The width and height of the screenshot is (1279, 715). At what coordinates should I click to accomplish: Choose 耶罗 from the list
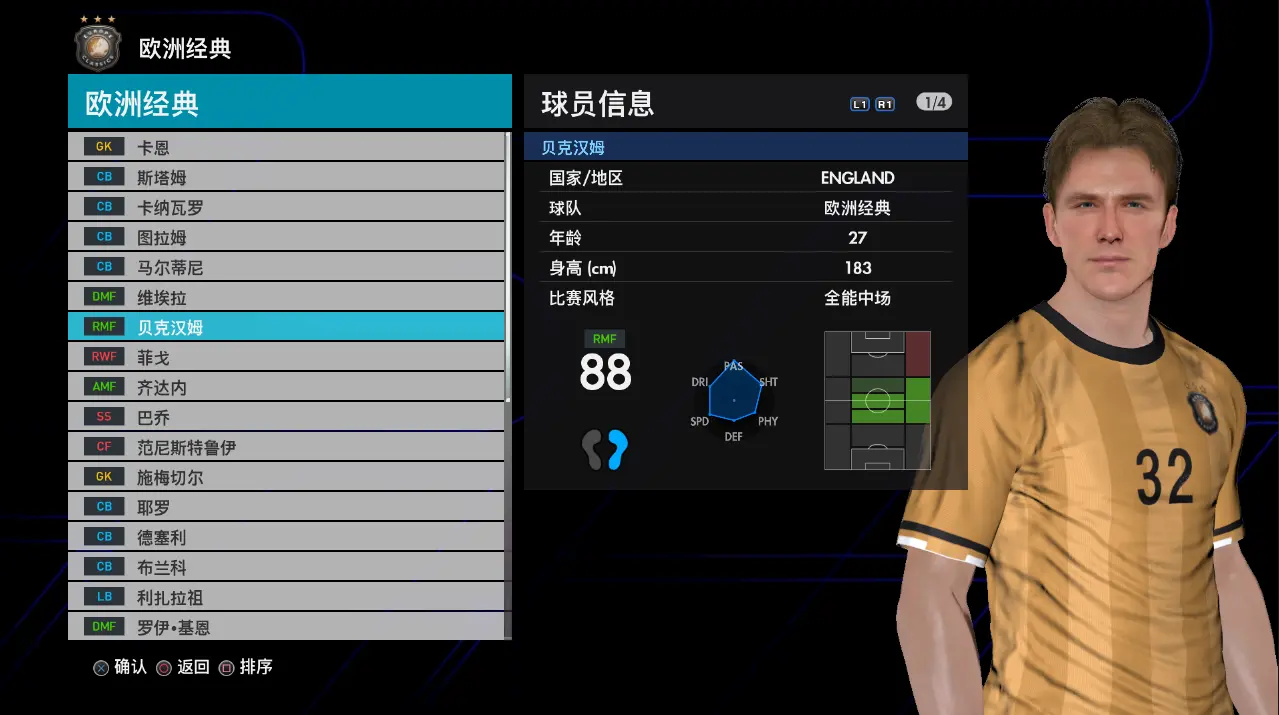click(286, 507)
